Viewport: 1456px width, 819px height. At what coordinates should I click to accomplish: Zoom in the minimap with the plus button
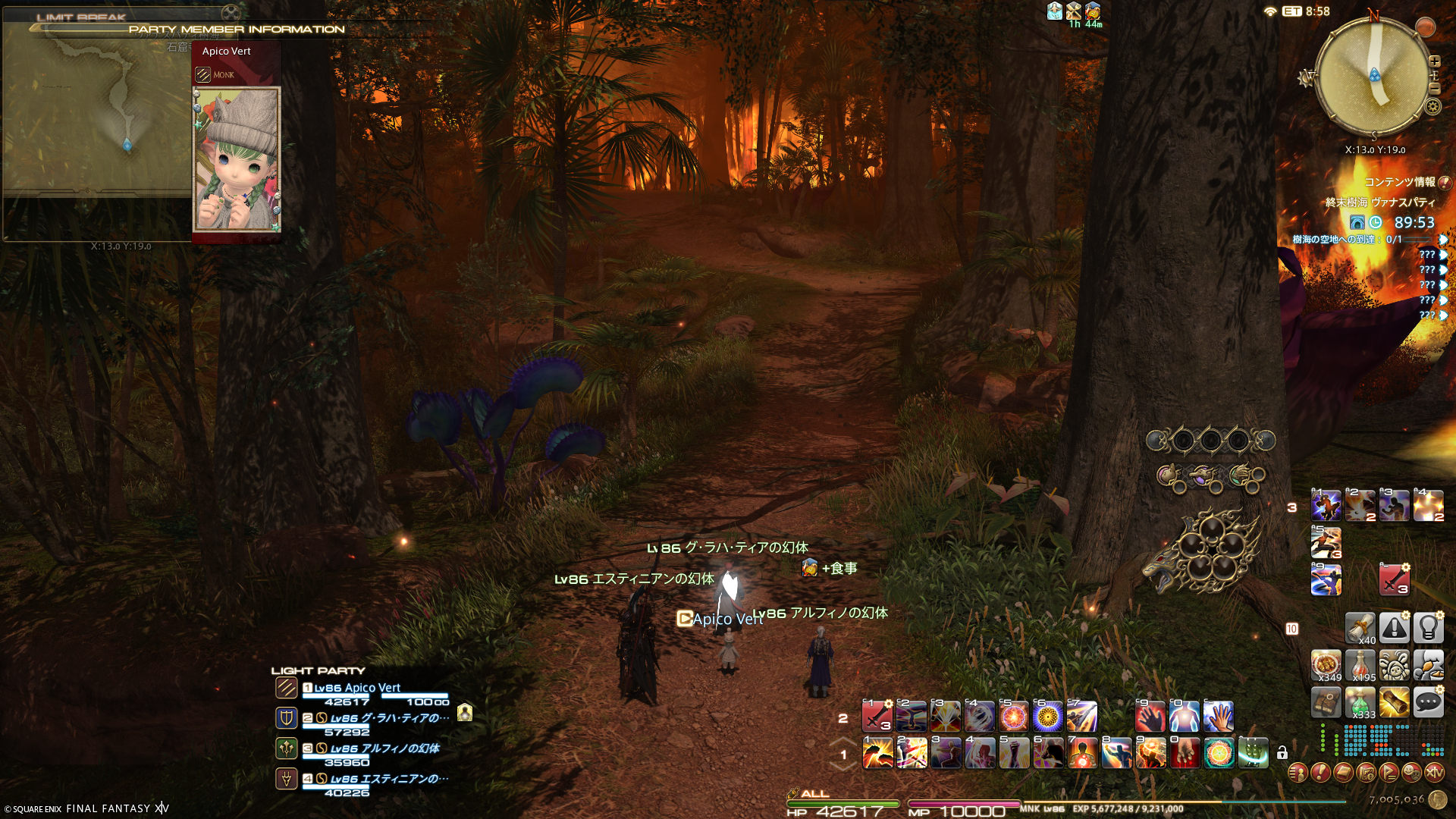click(1434, 61)
